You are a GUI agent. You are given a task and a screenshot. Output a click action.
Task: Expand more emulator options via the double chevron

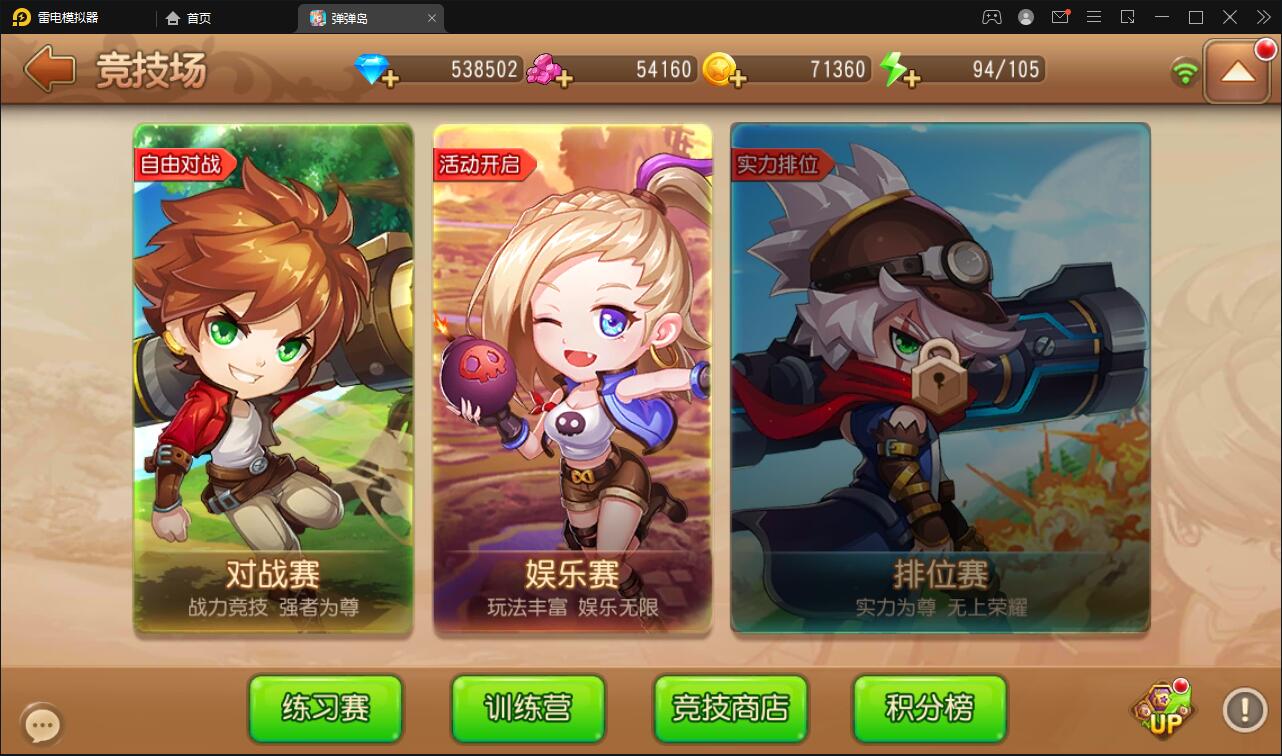pyautogui.click(x=1264, y=17)
